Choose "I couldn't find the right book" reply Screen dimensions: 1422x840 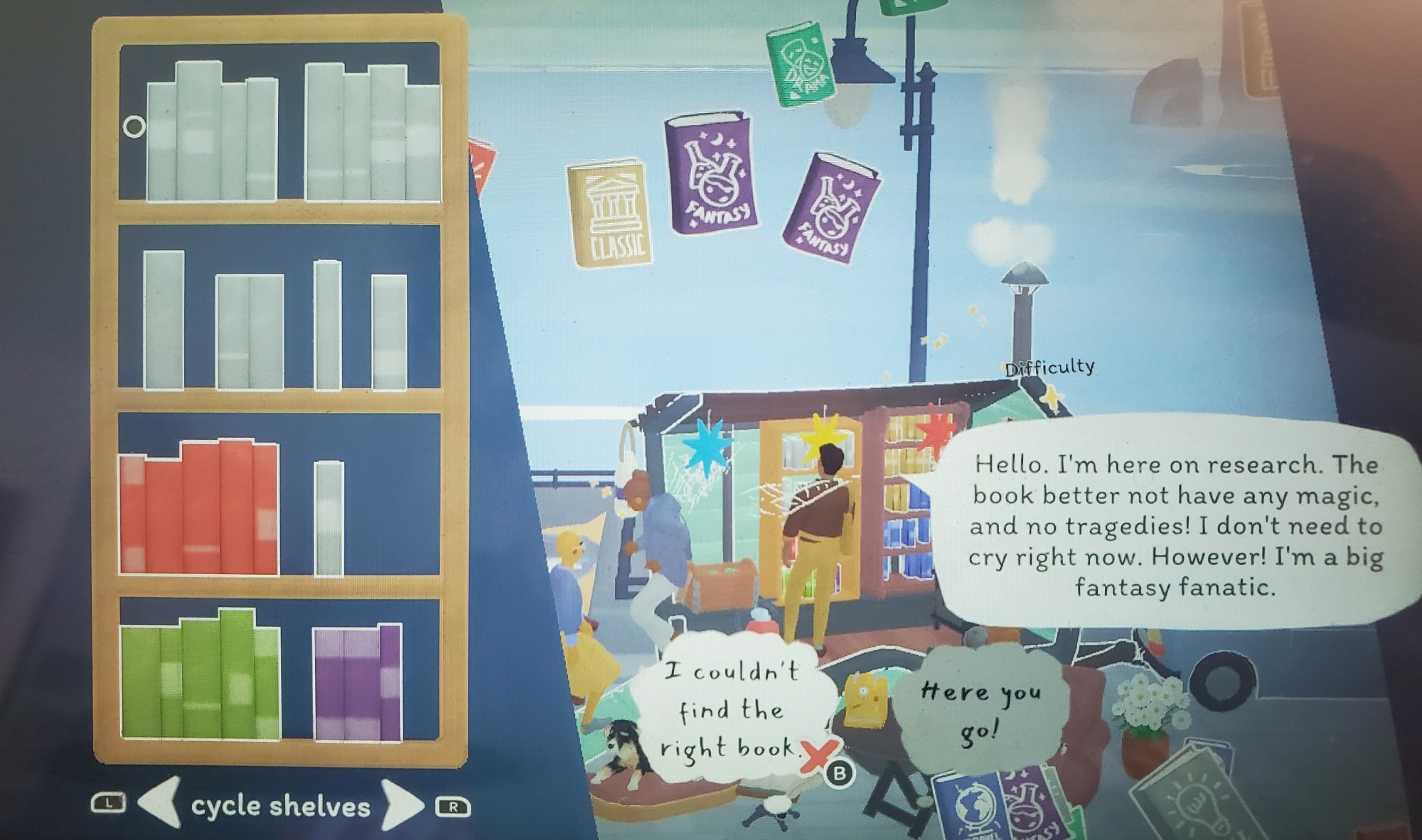[x=732, y=710]
